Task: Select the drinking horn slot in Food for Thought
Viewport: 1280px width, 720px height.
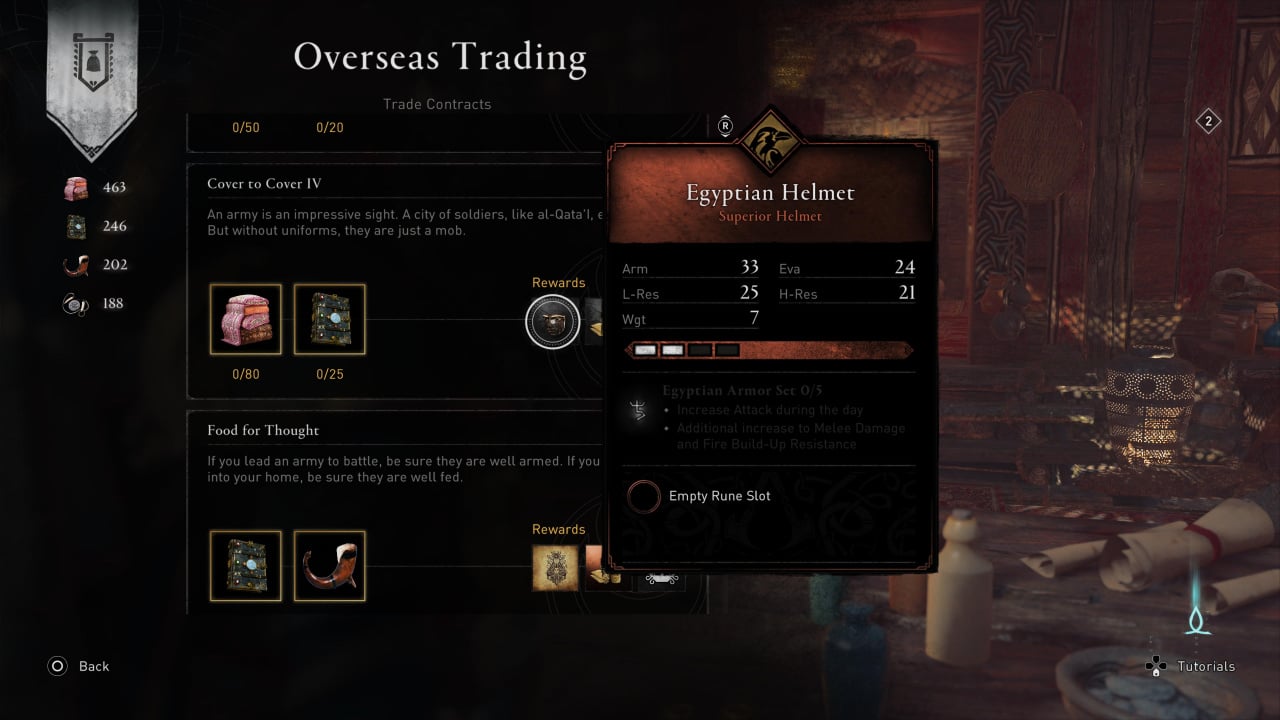Action: (x=329, y=566)
